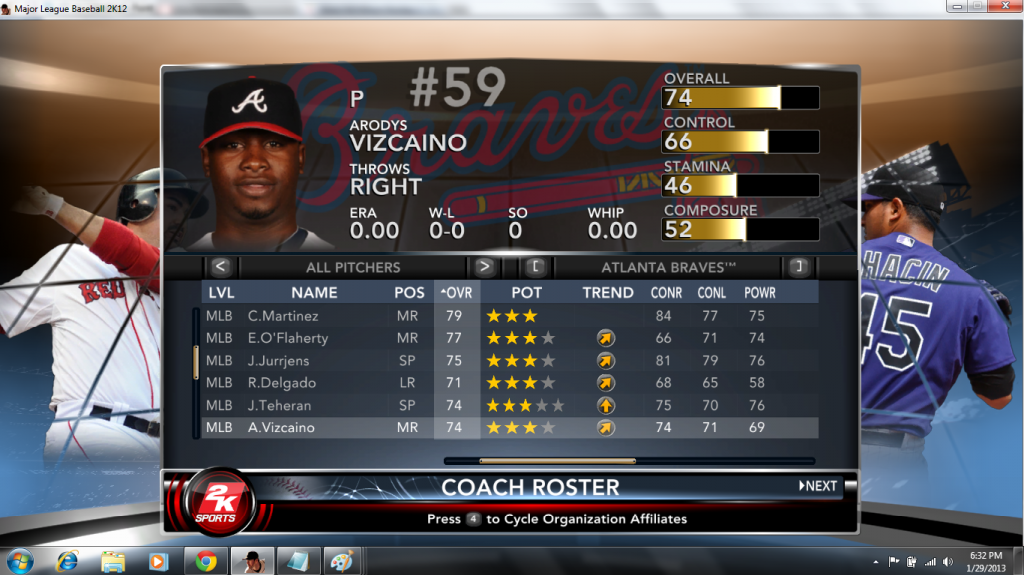Viewport: 1024px width, 575px height.
Task: Select the J.Jurrjens roster row
Action: (x=510, y=360)
